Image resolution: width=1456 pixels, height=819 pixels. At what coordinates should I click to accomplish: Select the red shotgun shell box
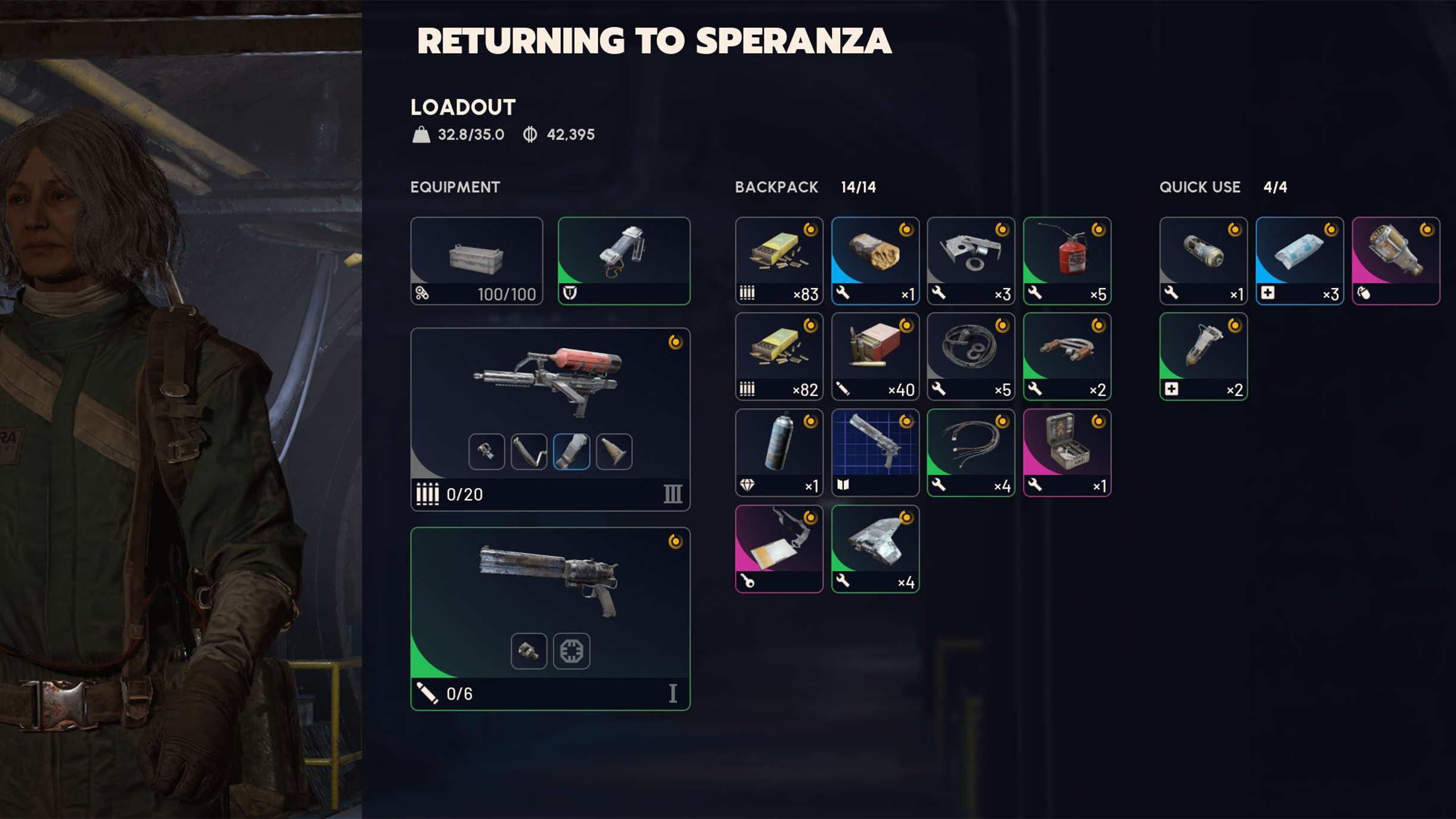(x=875, y=356)
